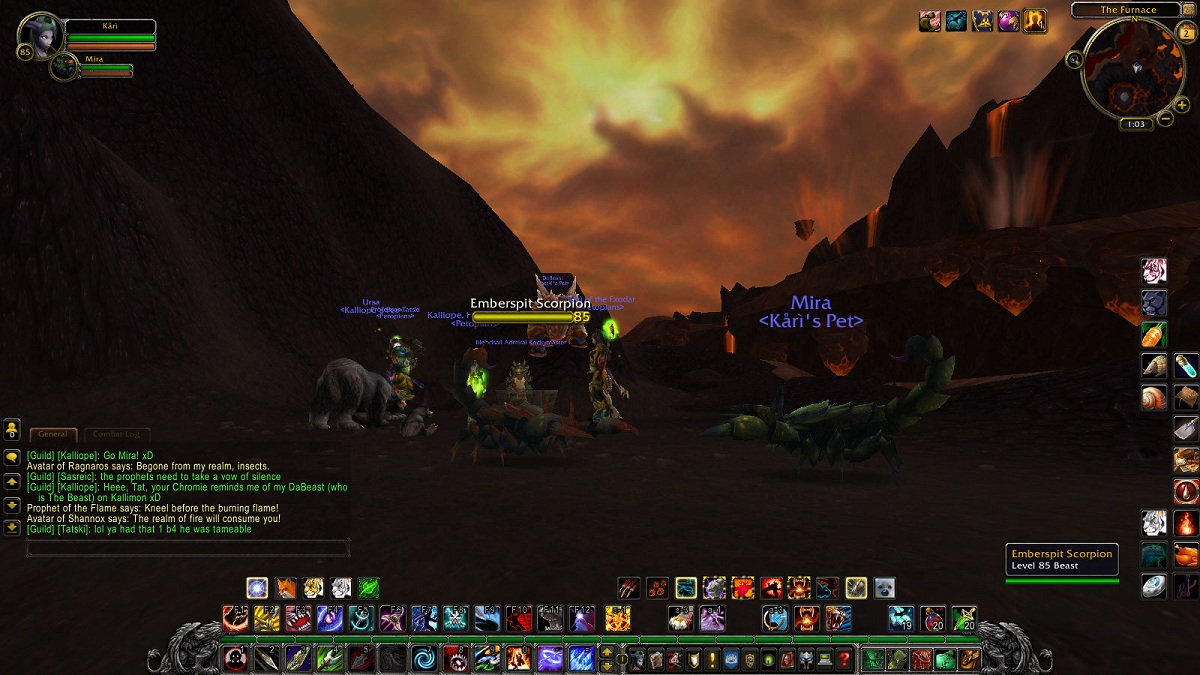This screenshot has height=675, width=1200.
Task: Click the minimap zoom-out minus button
Action: coord(1165,119)
